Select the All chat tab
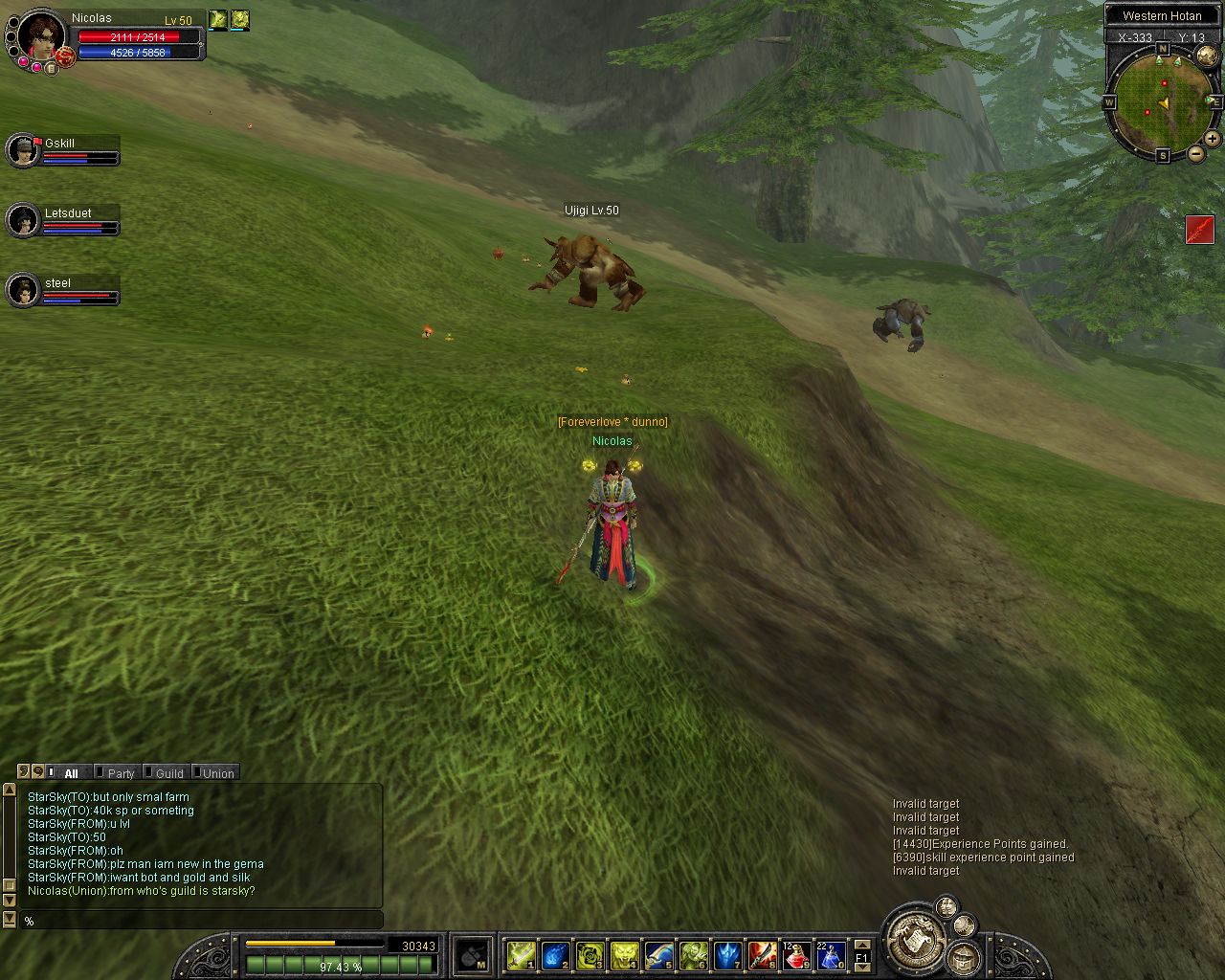This screenshot has width=1225, height=980. tap(70, 773)
